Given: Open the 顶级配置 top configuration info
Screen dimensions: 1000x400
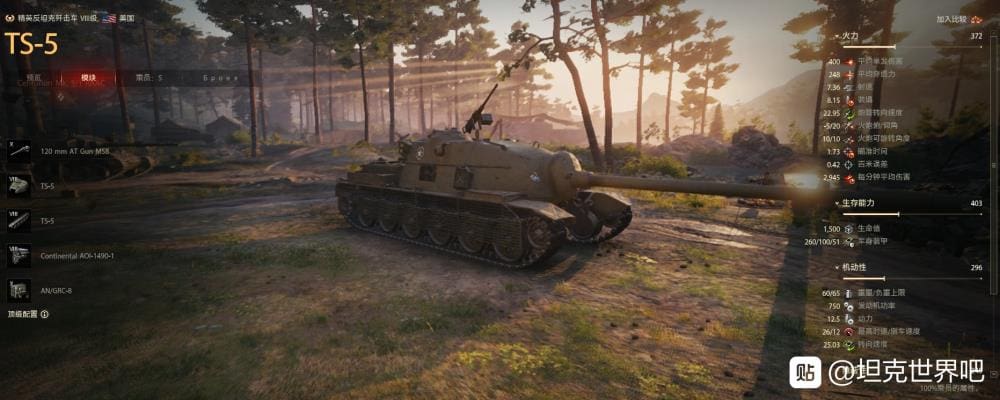Looking at the screenshot, I should [x=28, y=314].
